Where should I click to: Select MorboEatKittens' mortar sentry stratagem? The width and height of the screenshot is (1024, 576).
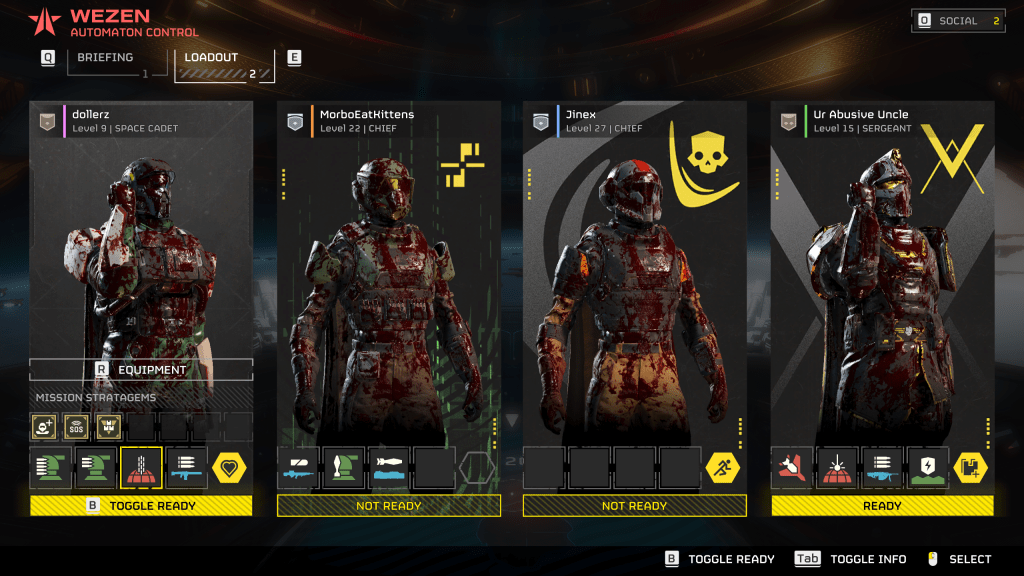pos(343,468)
